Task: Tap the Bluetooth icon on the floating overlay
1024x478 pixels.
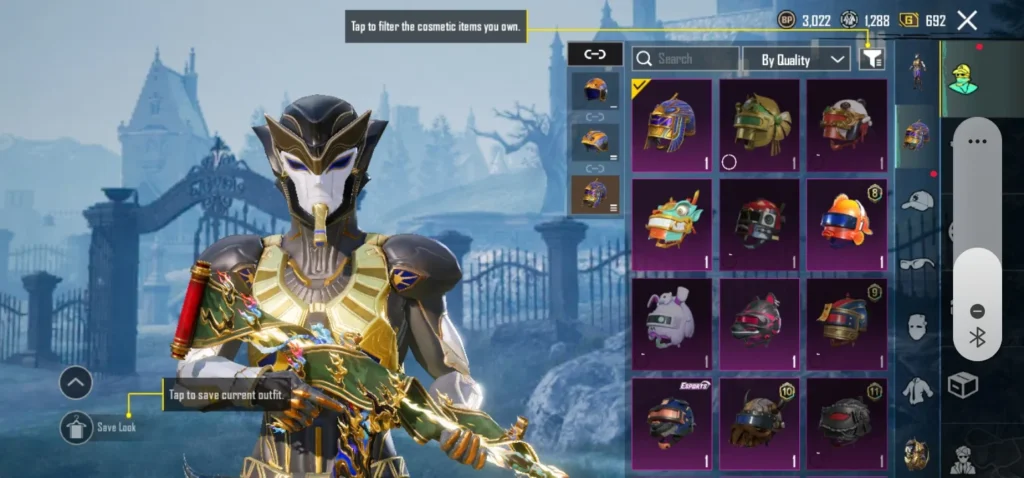Action: 977,337
